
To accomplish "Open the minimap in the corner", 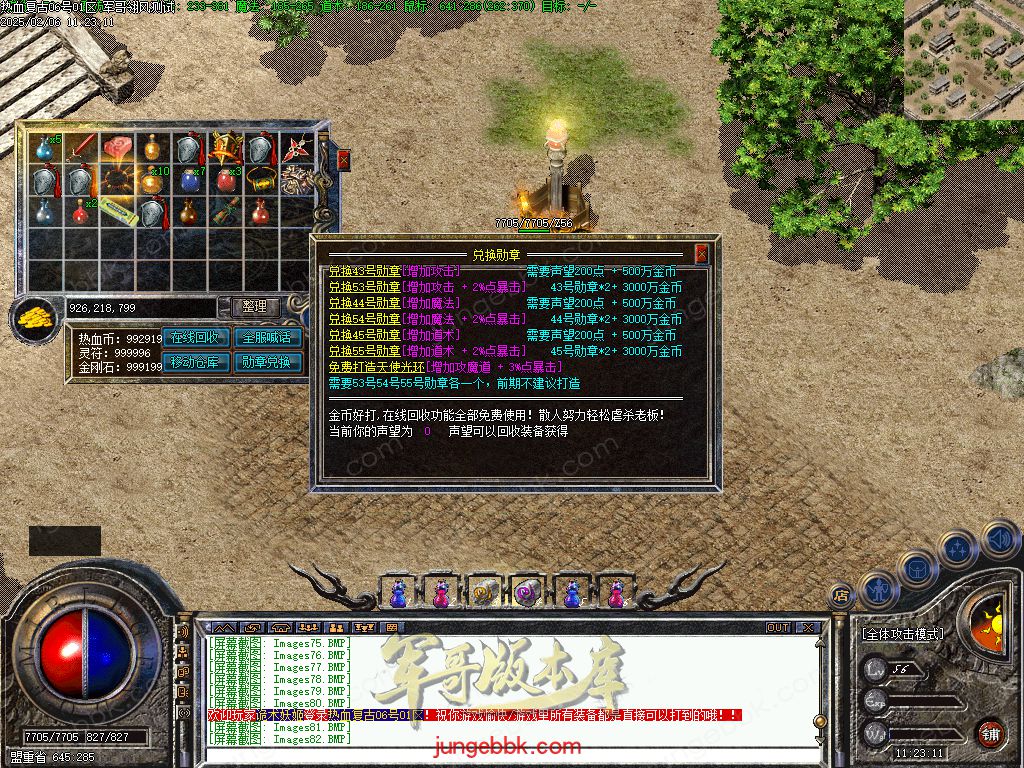I will (963, 60).
